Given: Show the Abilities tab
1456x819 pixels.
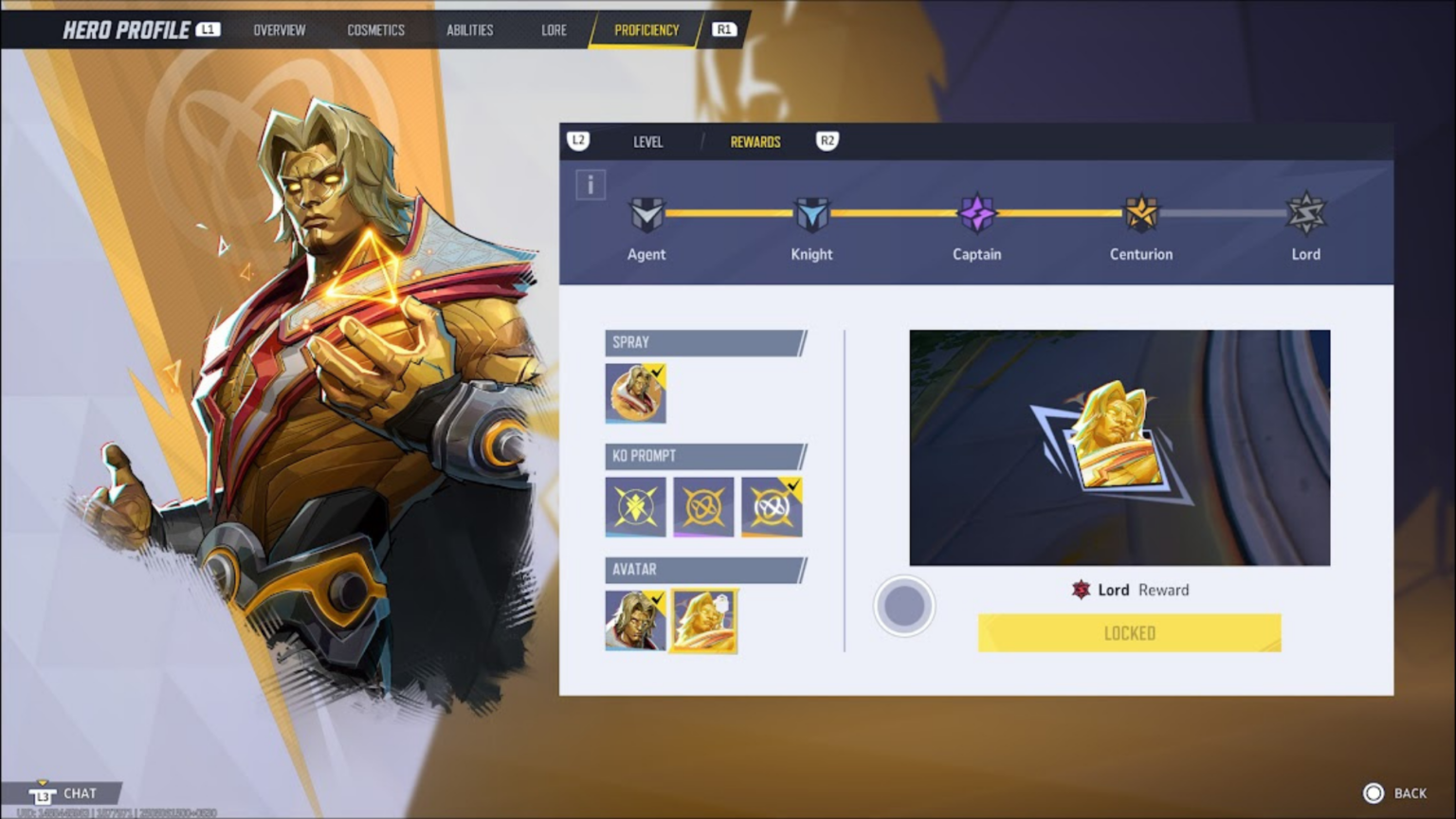Looking at the screenshot, I should (469, 30).
